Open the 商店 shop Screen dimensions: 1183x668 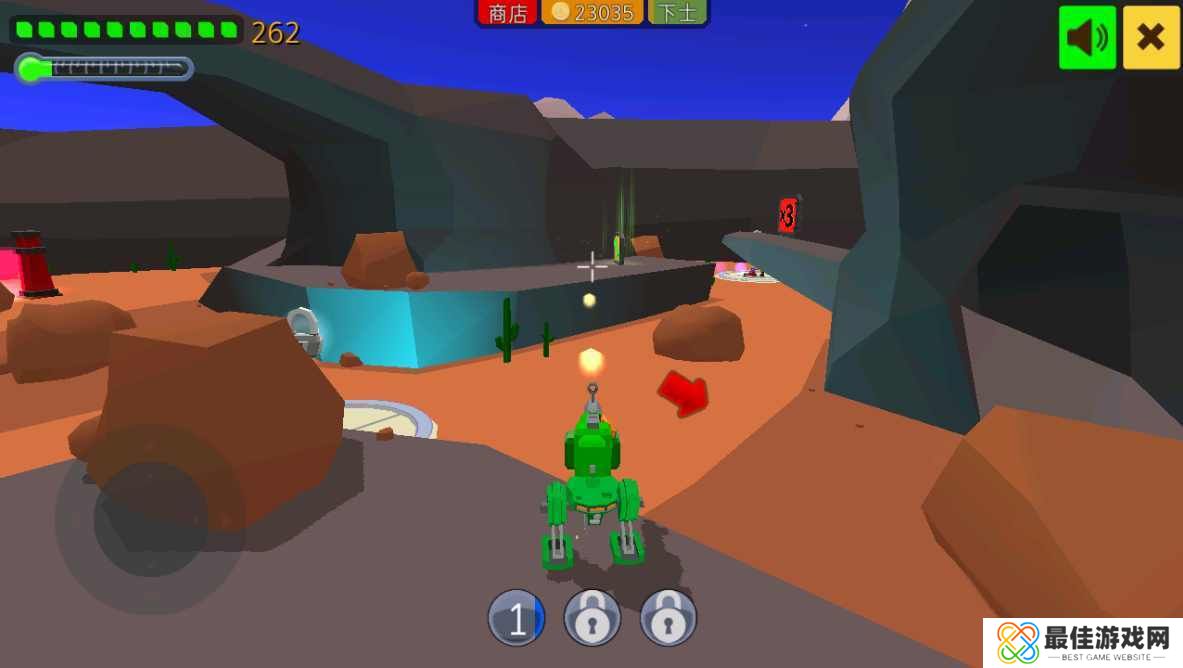point(508,13)
